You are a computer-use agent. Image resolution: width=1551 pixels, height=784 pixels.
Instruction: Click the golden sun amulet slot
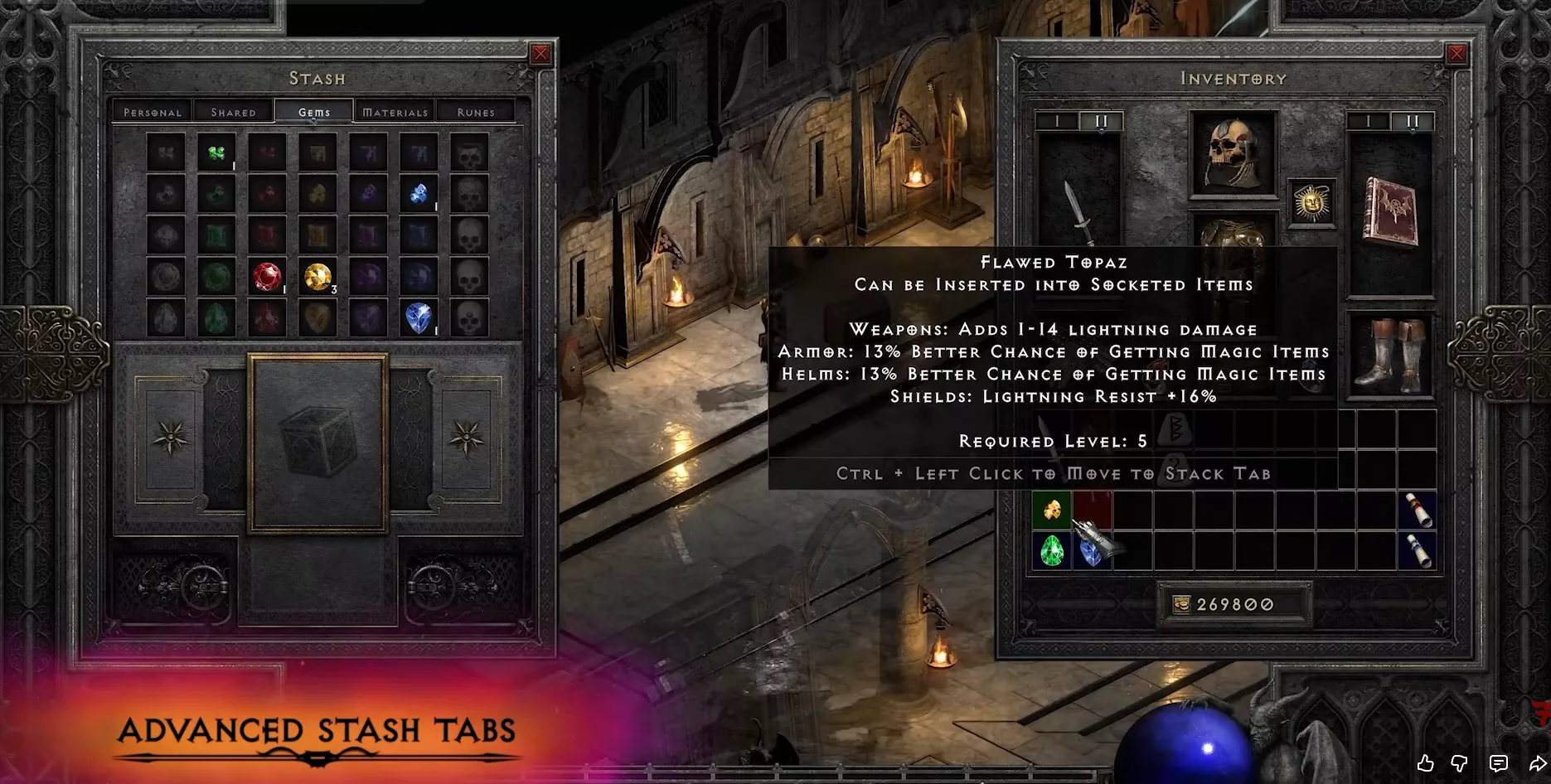[1311, 202]
